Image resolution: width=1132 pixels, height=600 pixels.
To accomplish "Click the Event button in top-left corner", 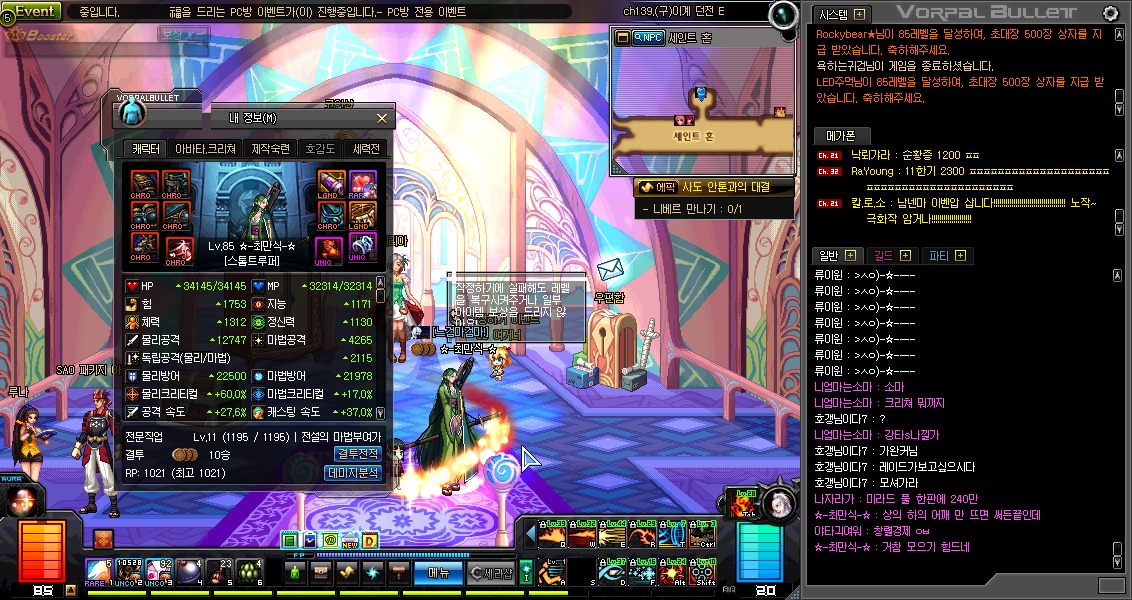I will [x=33, y=11].
